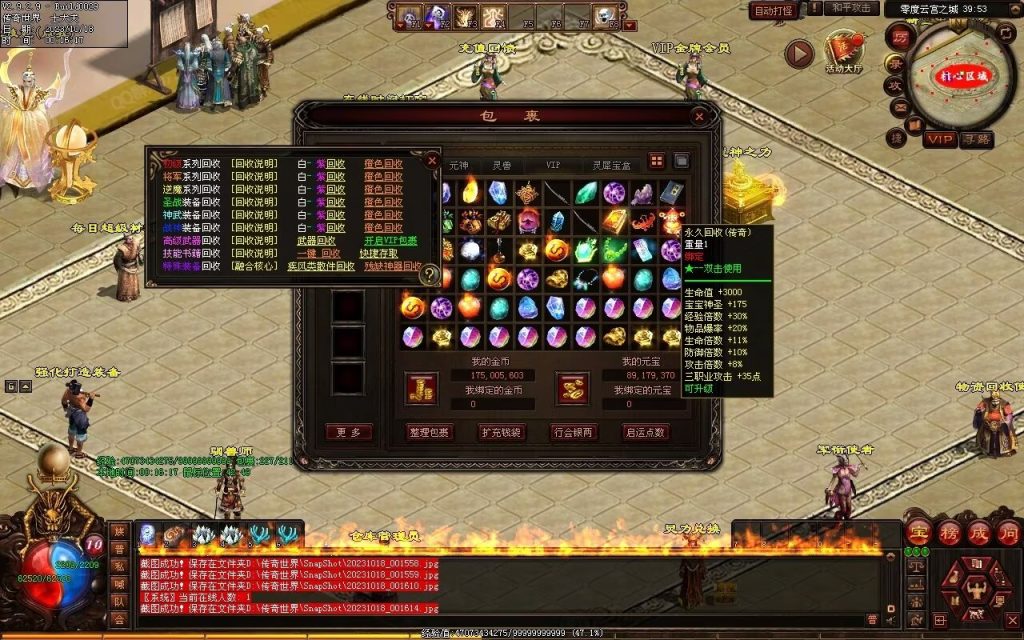Open the 行会银两 guild silver button
Screen dimensions: 1024x640
pyautogui.click(x=574, y=432)
